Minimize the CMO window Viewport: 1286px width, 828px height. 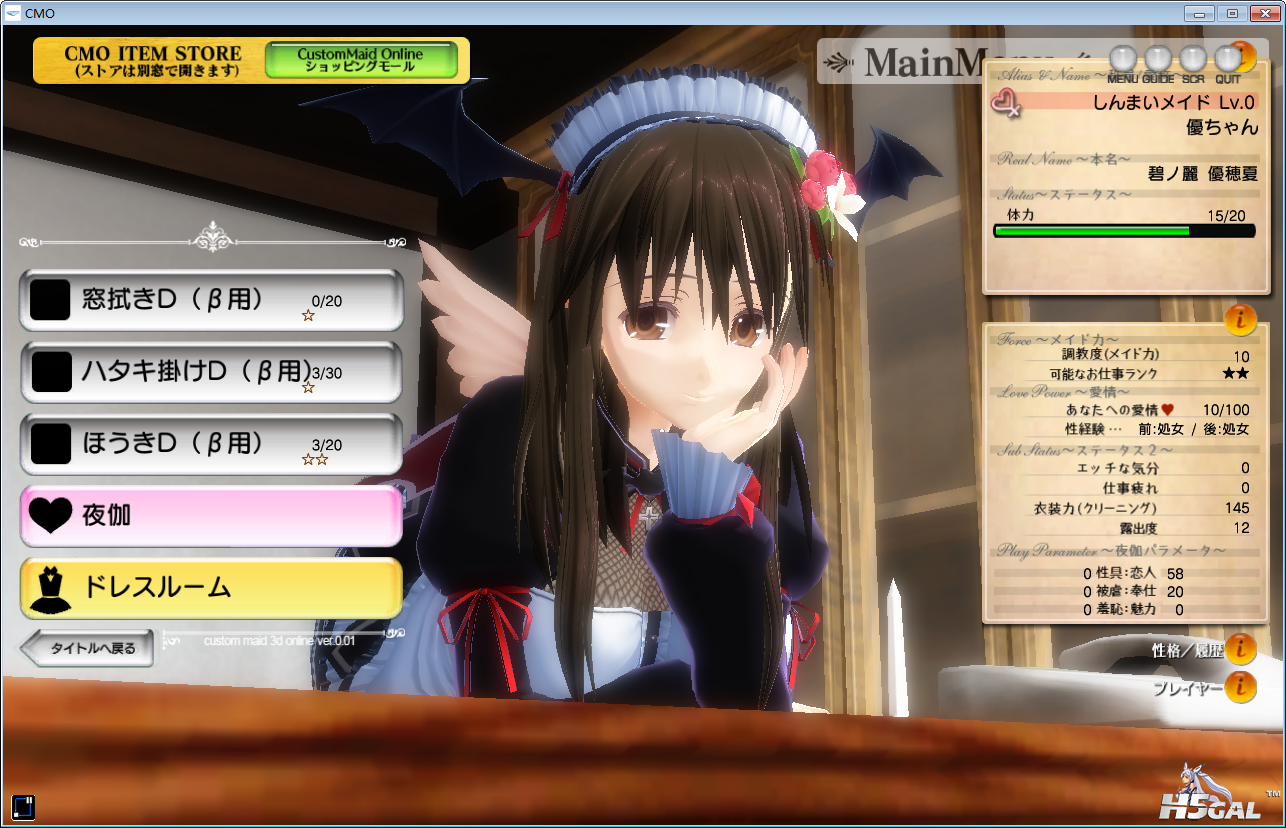pos(1199,13)
